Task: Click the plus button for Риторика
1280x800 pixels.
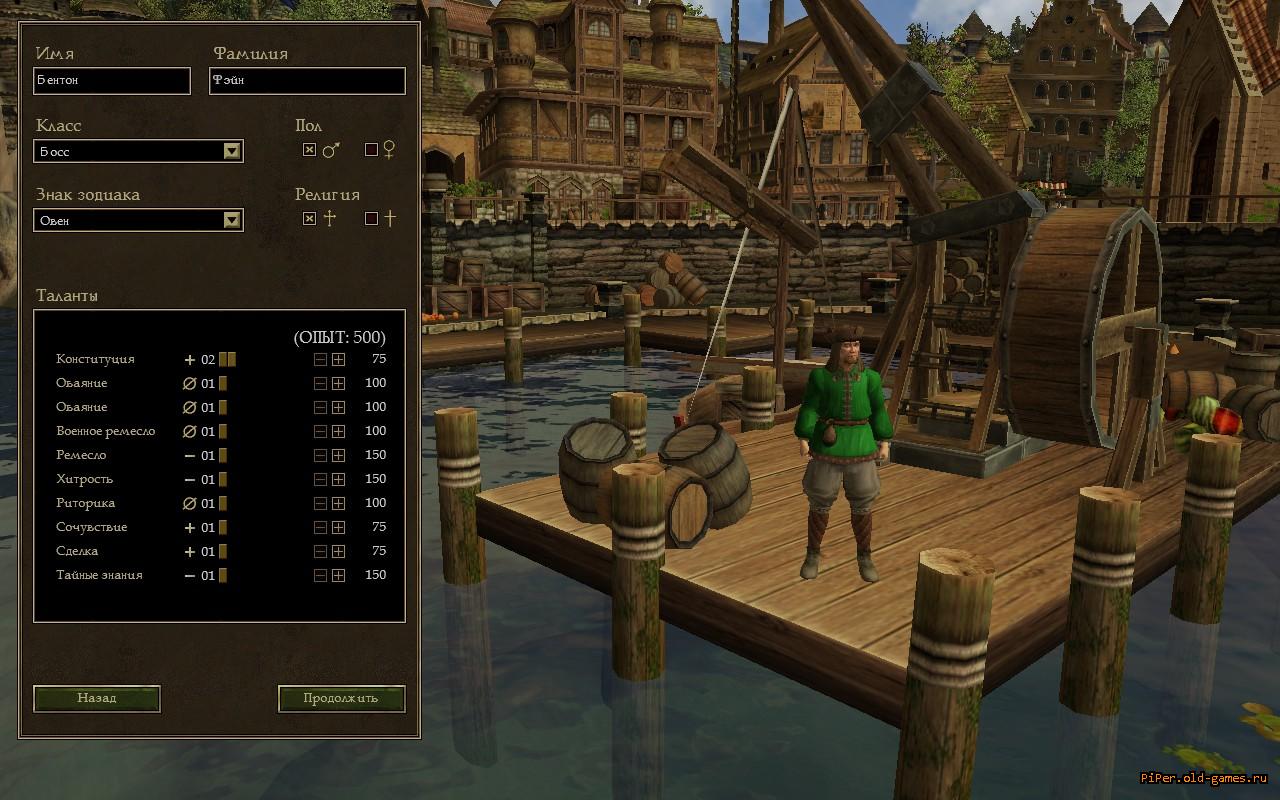Action: pos(339,504)
